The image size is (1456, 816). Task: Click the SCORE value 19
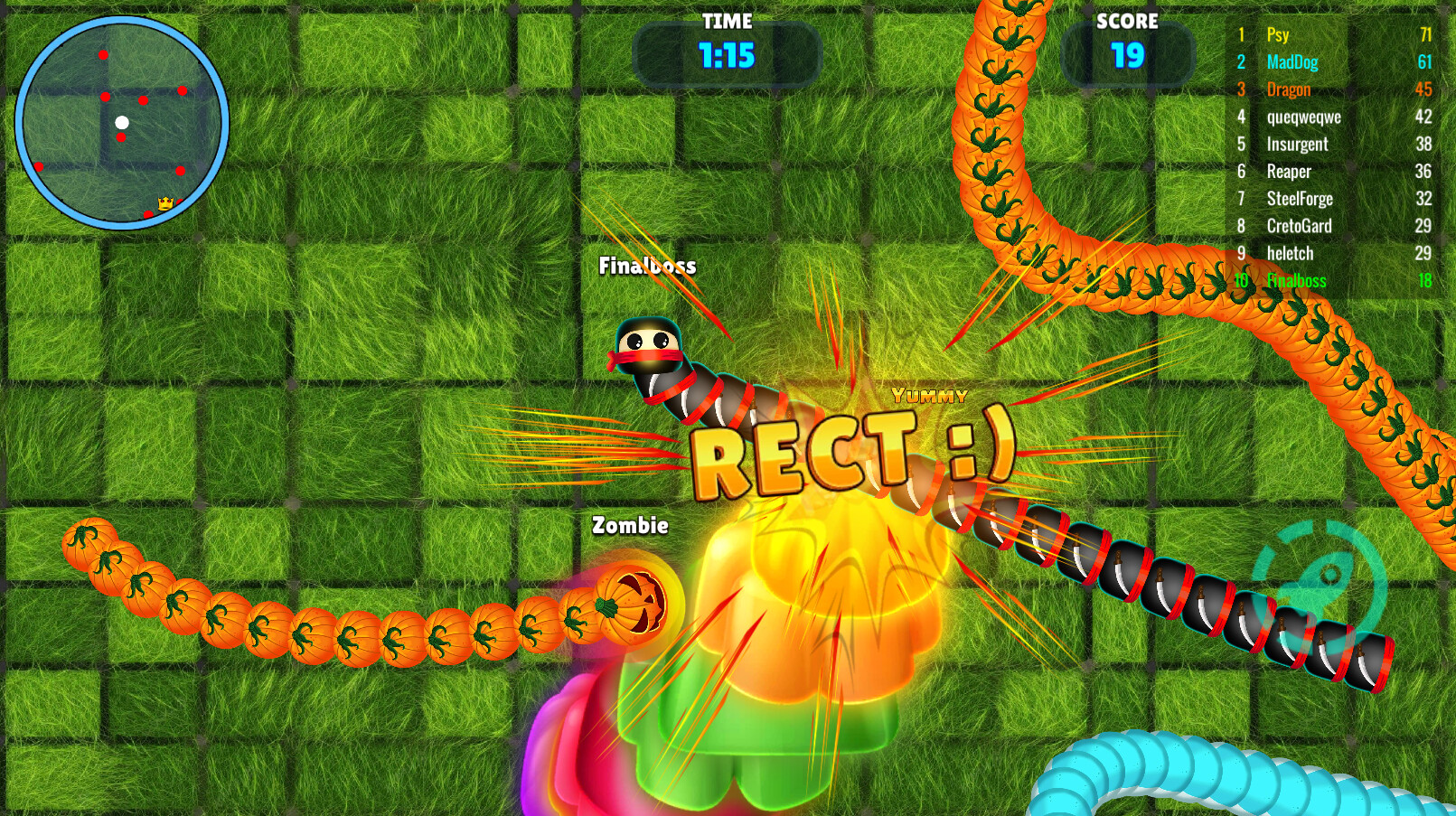(x=1128, y=56)
